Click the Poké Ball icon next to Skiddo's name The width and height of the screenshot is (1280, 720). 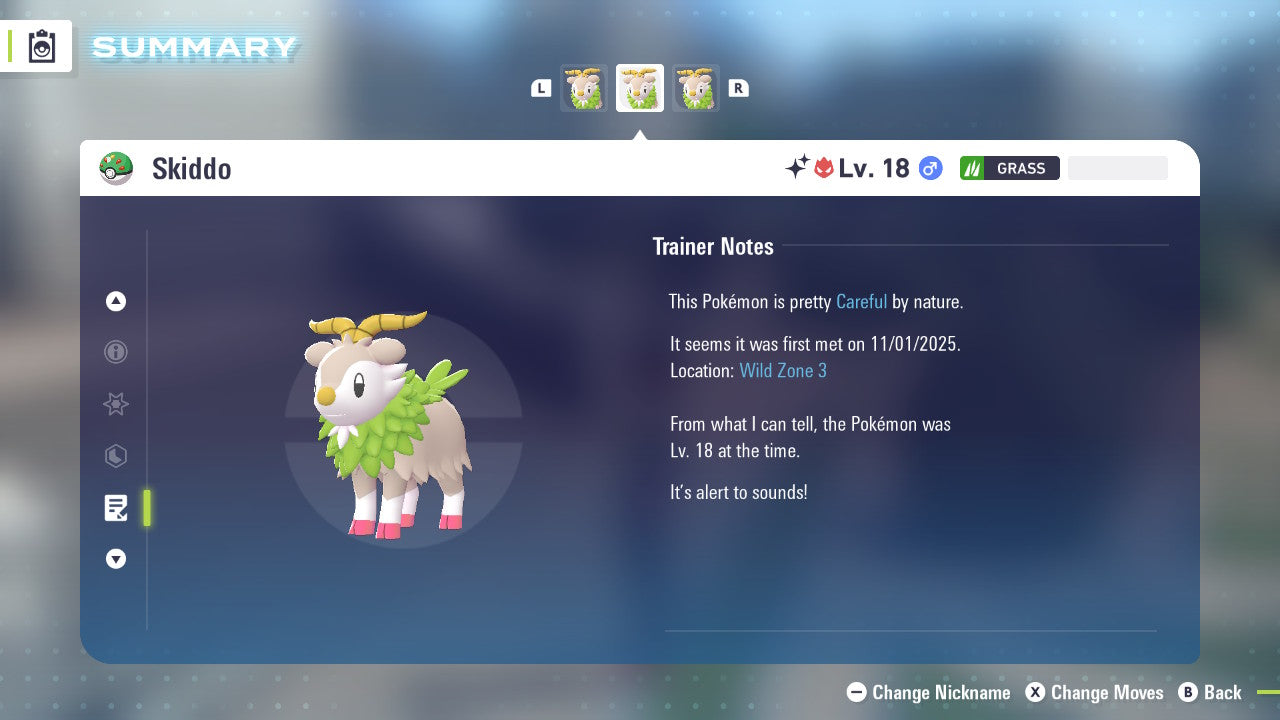coord(116,168)
